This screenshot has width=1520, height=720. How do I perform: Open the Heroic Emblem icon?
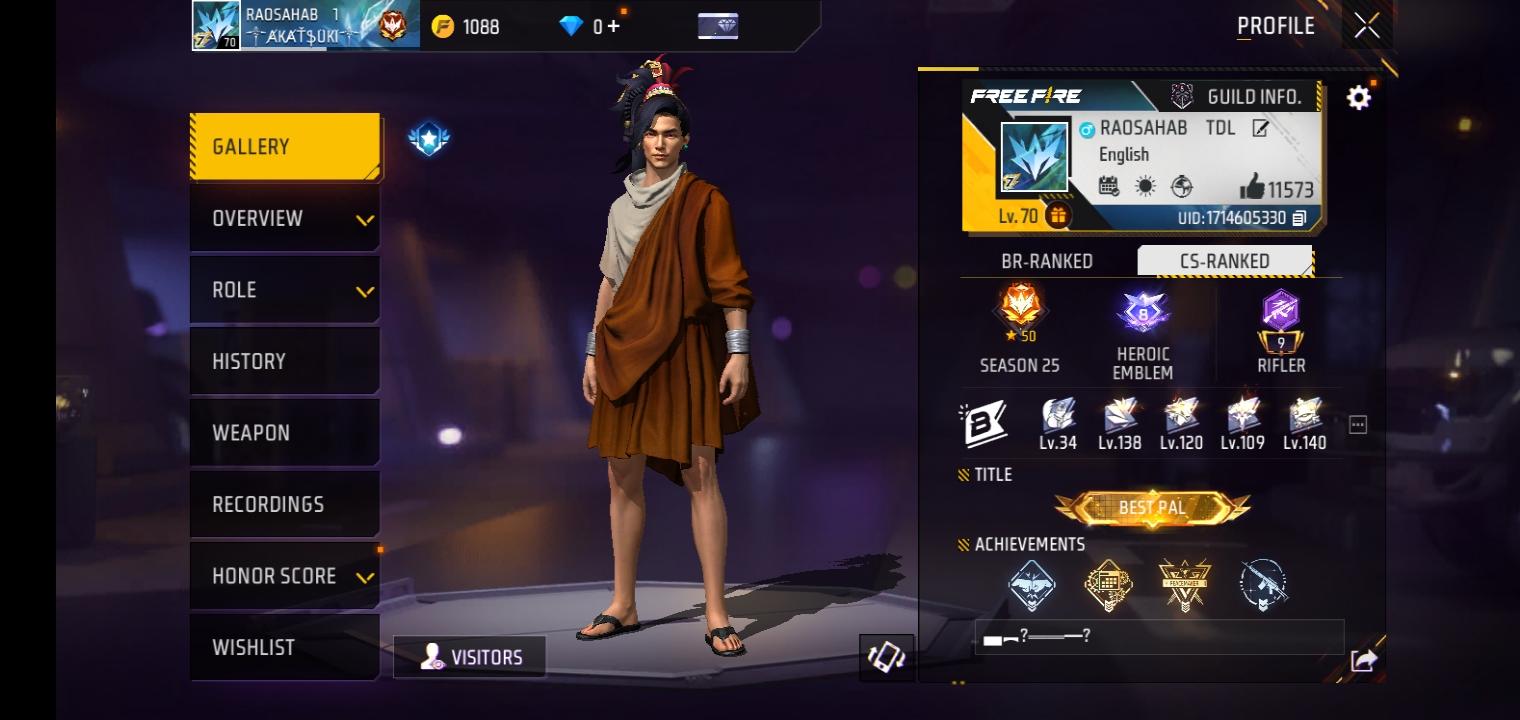pyautogui.click(x=1142, y=310)
